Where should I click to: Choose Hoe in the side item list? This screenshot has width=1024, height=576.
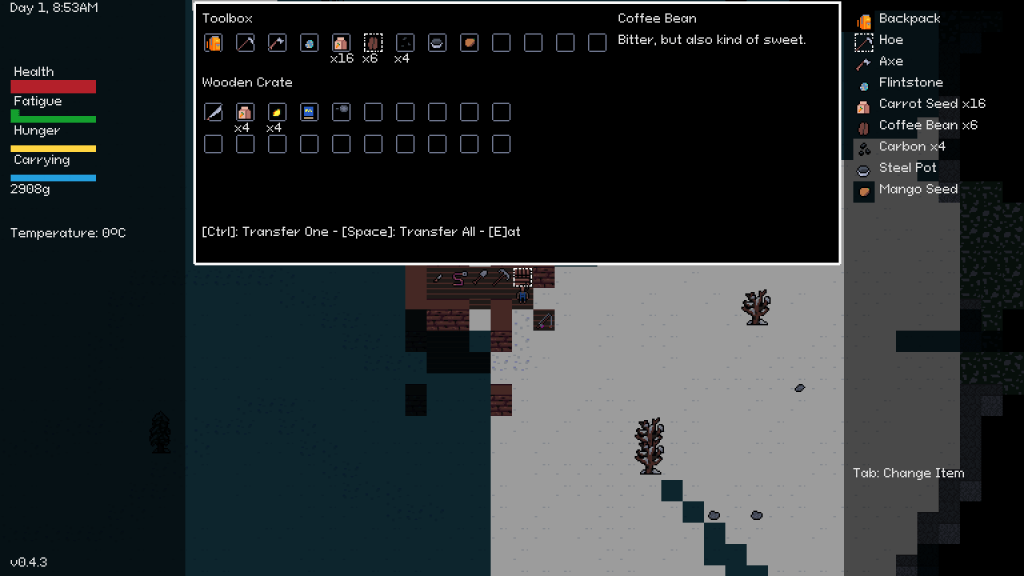click(890, 40)
